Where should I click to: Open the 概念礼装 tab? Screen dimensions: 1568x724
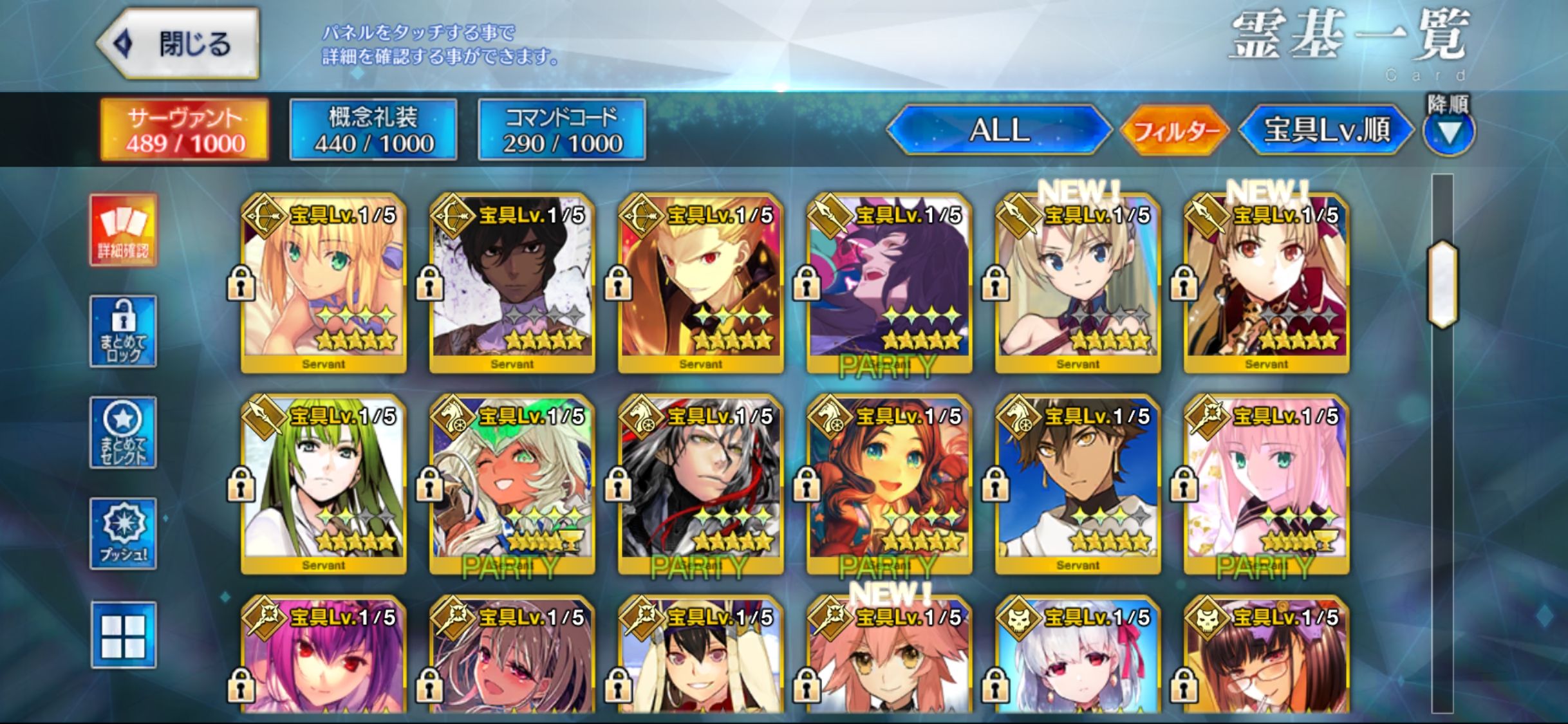click(x=373, y=129)
